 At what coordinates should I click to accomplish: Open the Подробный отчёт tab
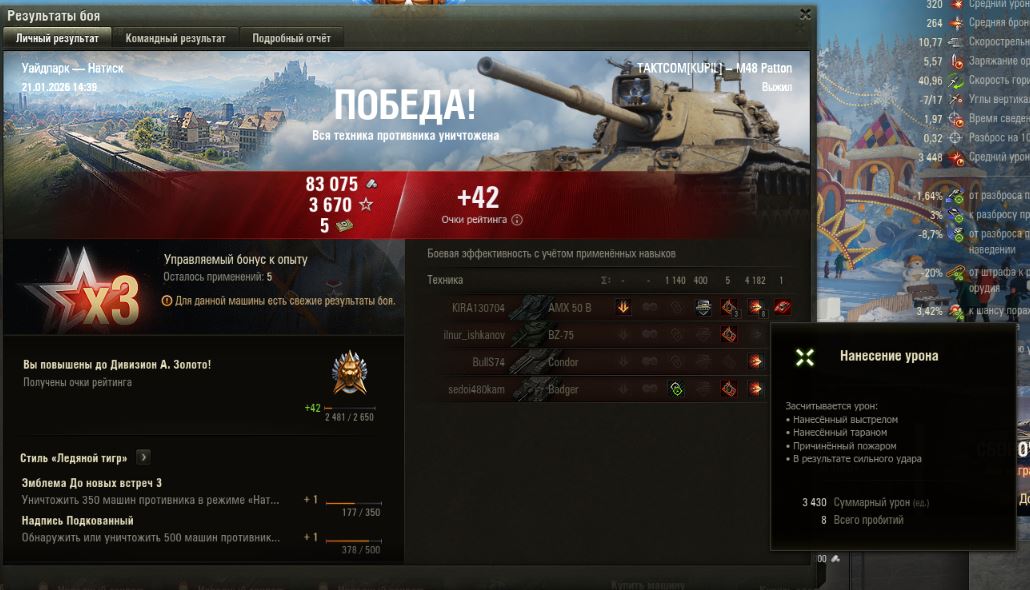(291, 38)
